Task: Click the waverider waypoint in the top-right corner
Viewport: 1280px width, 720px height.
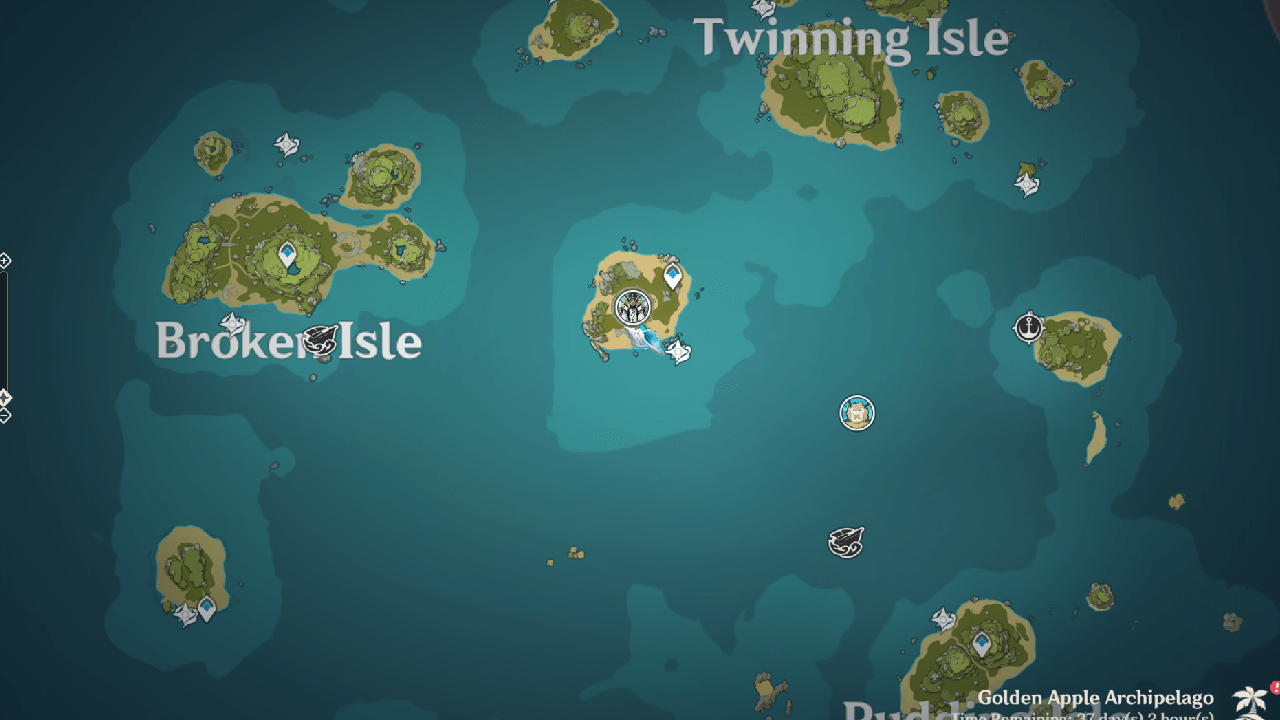Action: pos(1028,186)
